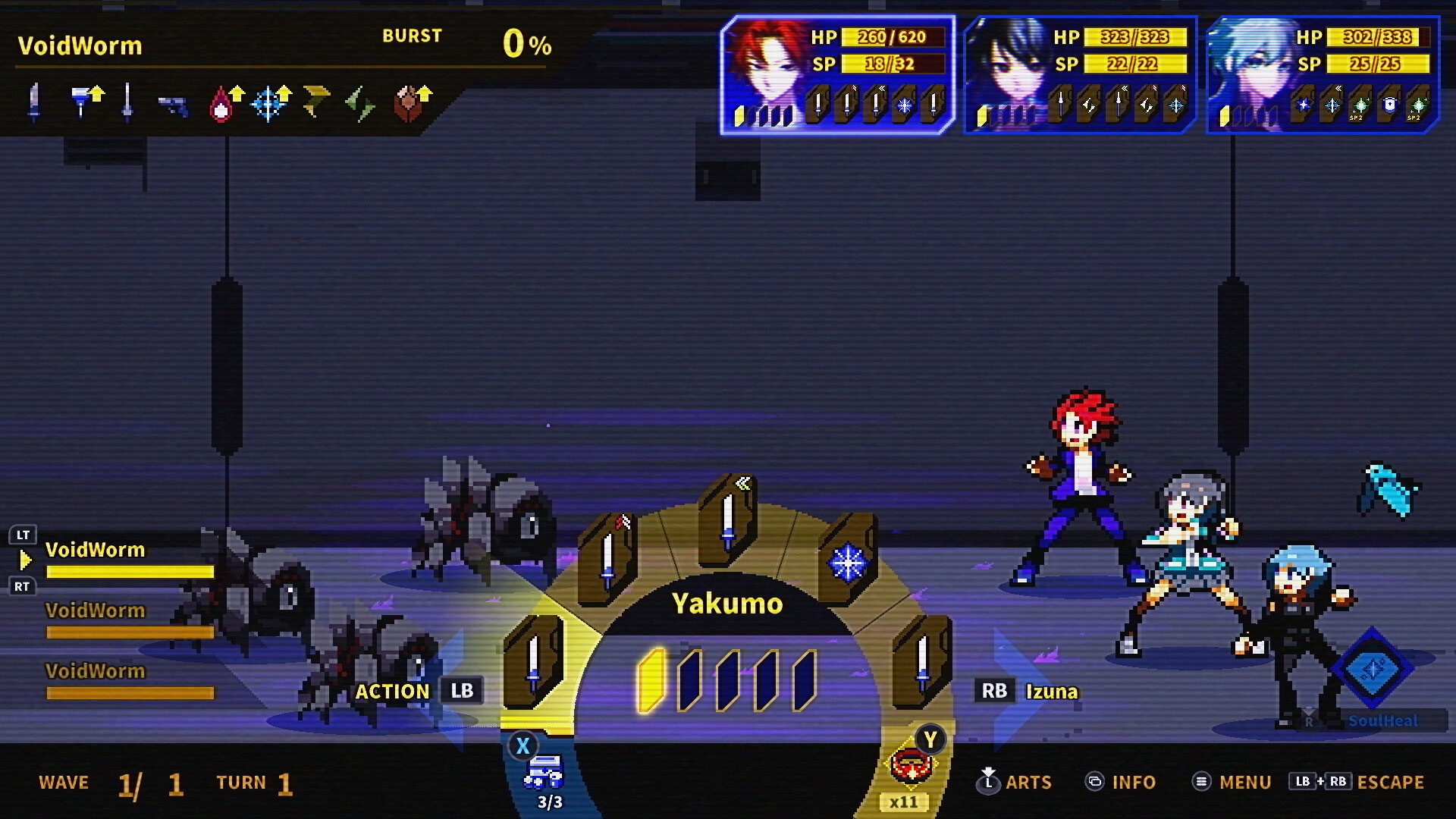
Task: Open the battle MENU
Action: 1232,782
